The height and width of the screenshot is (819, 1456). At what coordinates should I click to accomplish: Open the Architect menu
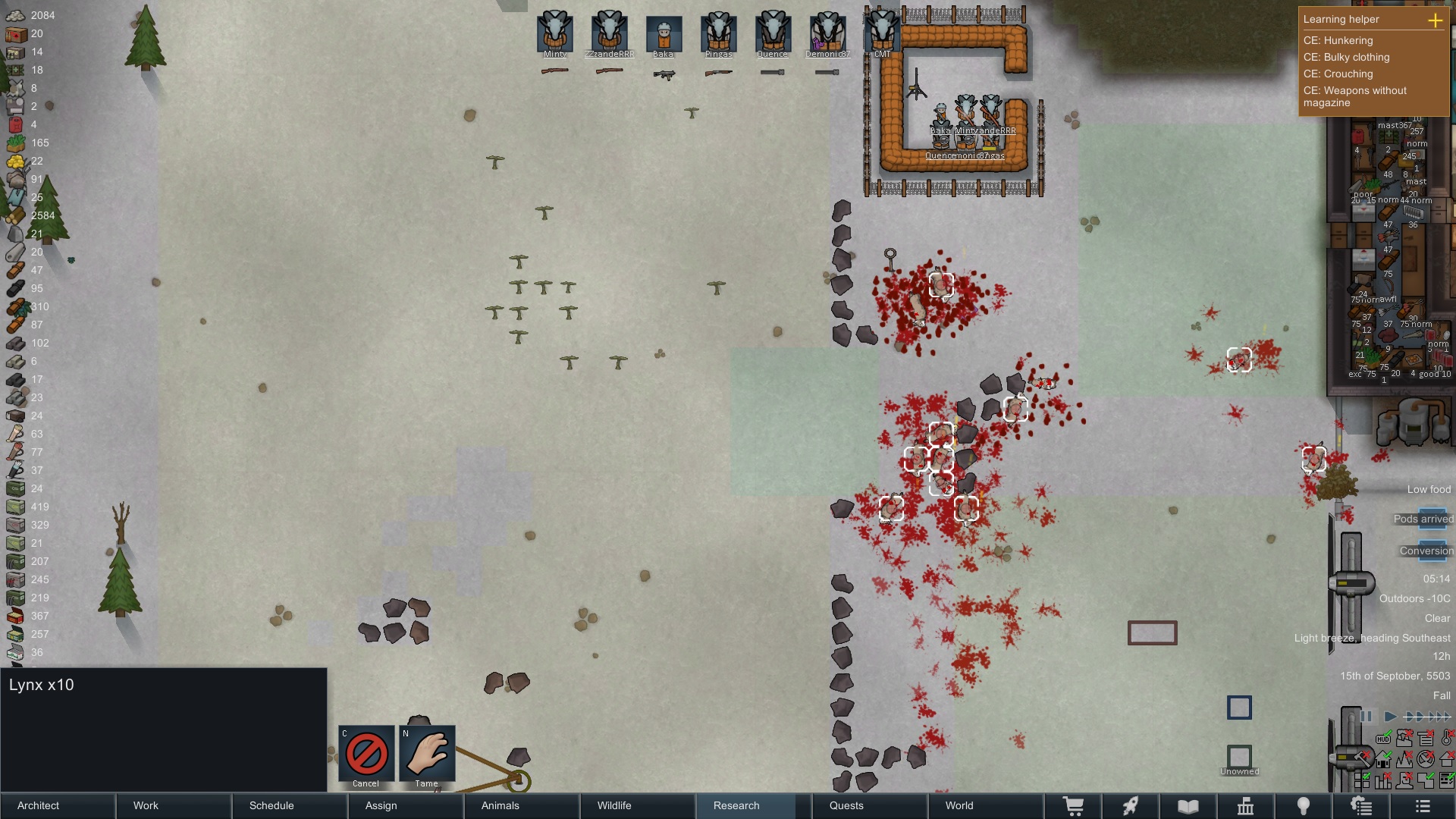tap(58, 805)
